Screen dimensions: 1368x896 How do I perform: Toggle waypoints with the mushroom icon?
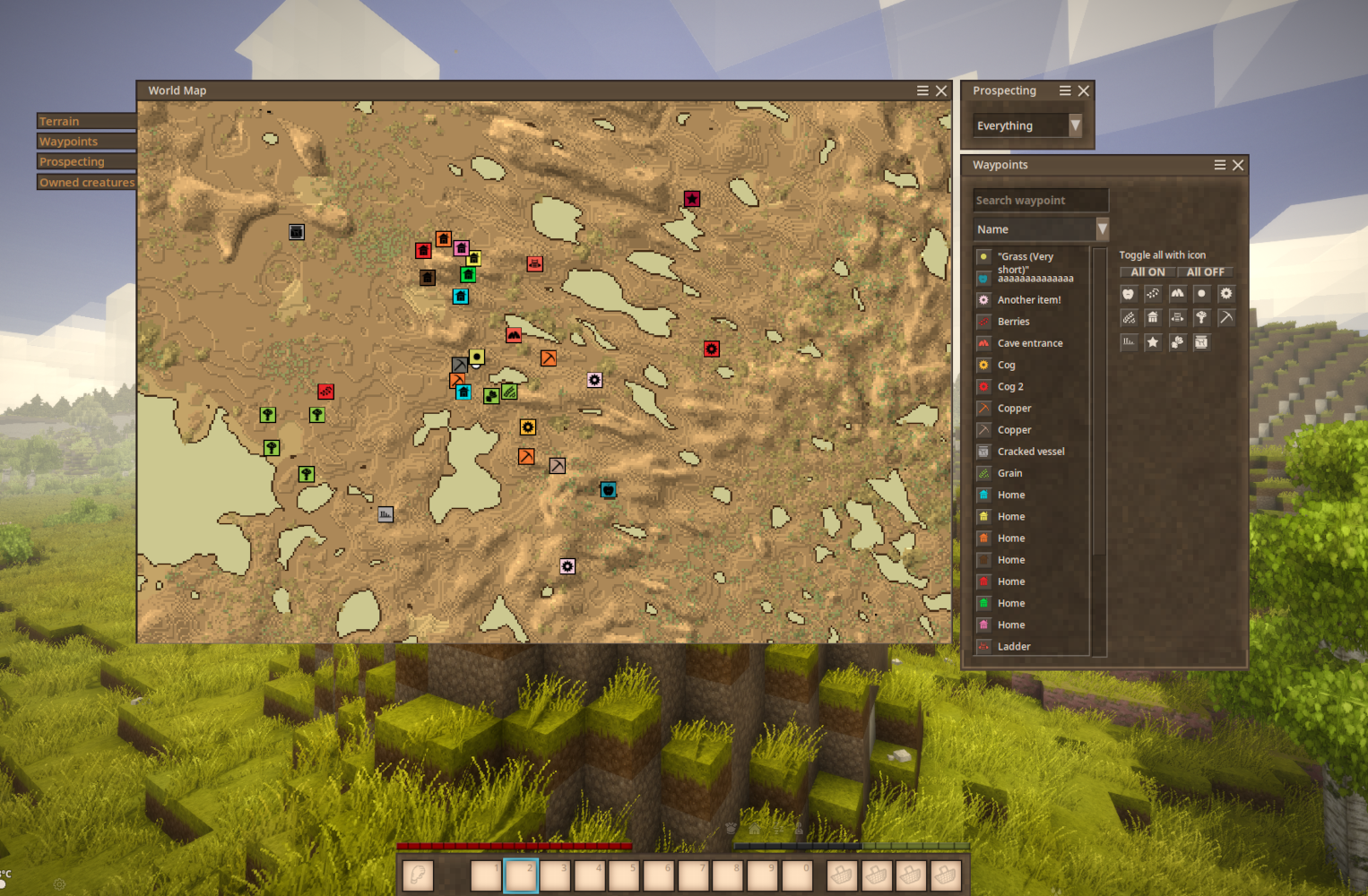tap(1201, 317)
